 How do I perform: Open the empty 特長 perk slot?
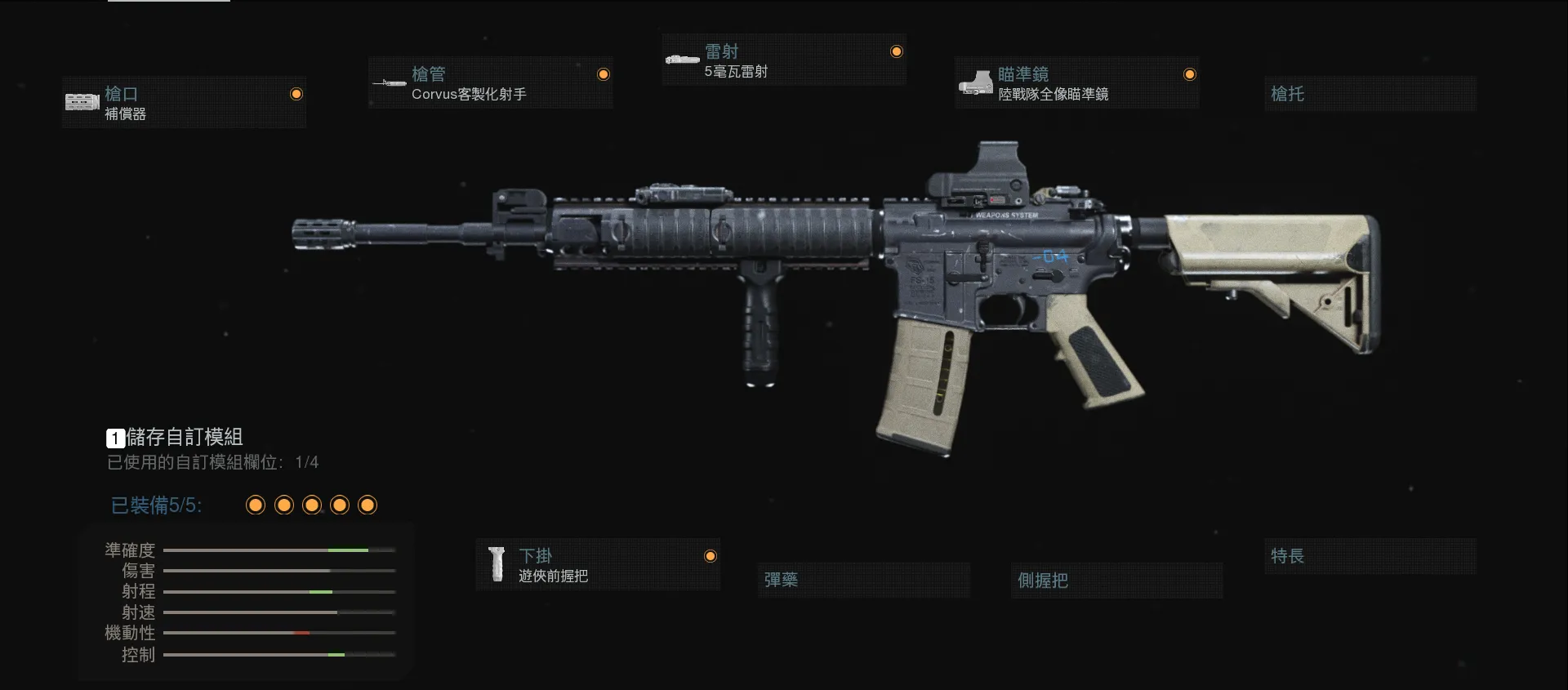click(x=1370, y=556)
